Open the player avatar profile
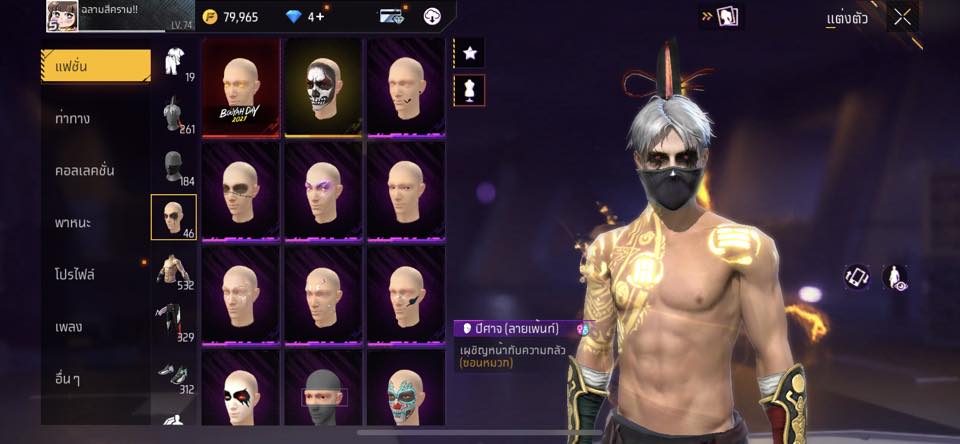 click(62, 16)
